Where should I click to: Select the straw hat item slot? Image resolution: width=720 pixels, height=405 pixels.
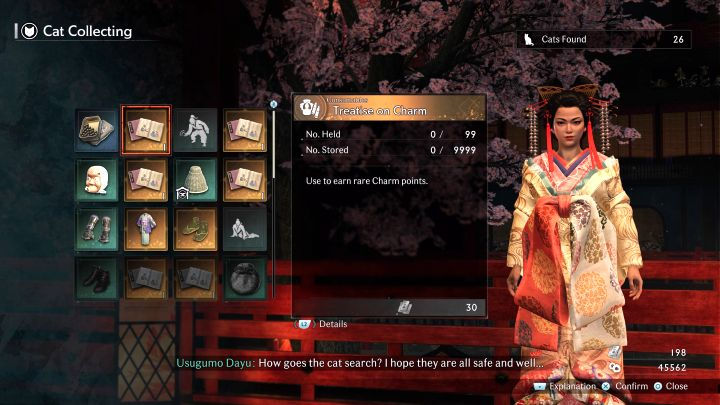196,179
